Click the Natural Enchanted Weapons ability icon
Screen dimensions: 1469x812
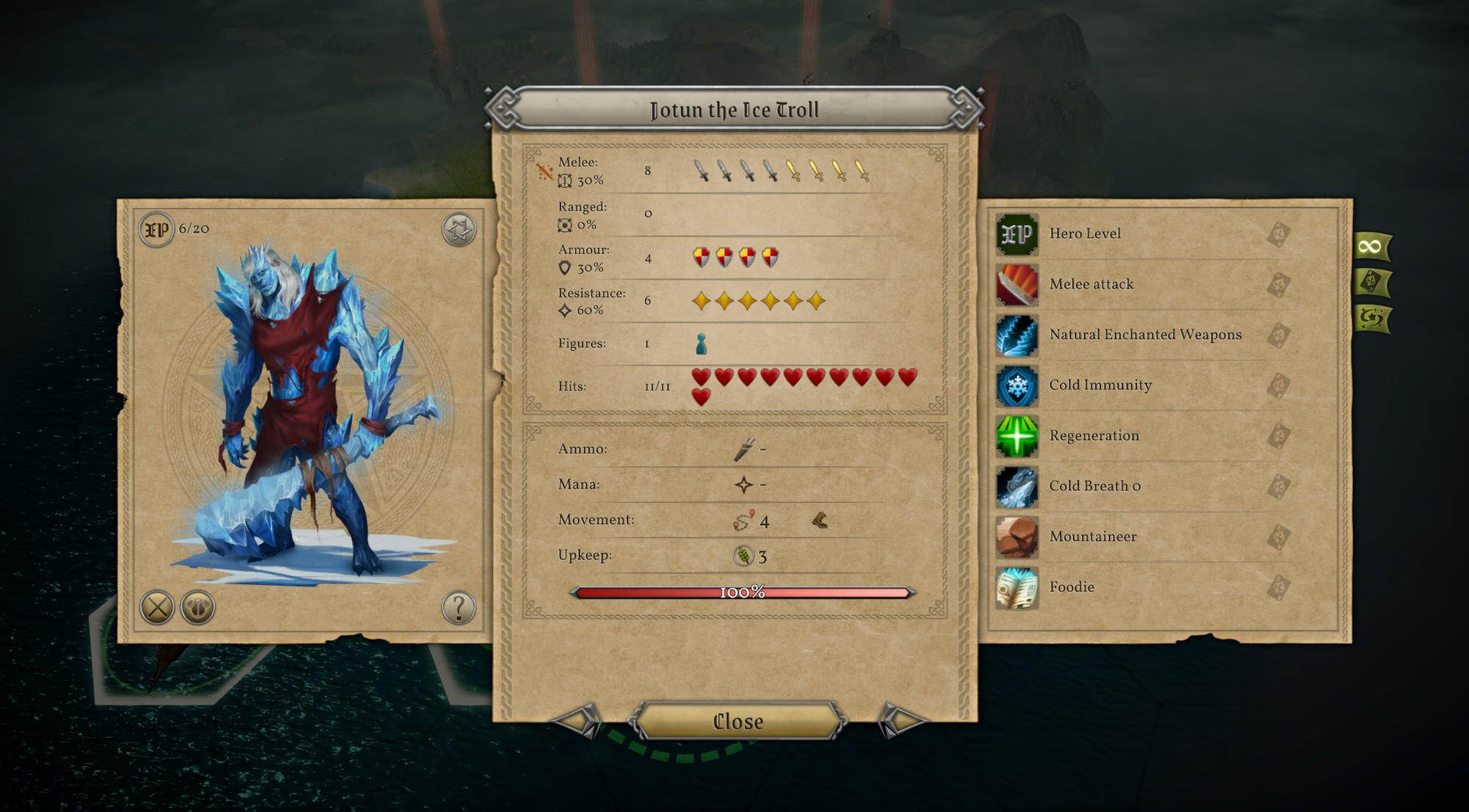pyautogui.click(x=1017, y=335)
